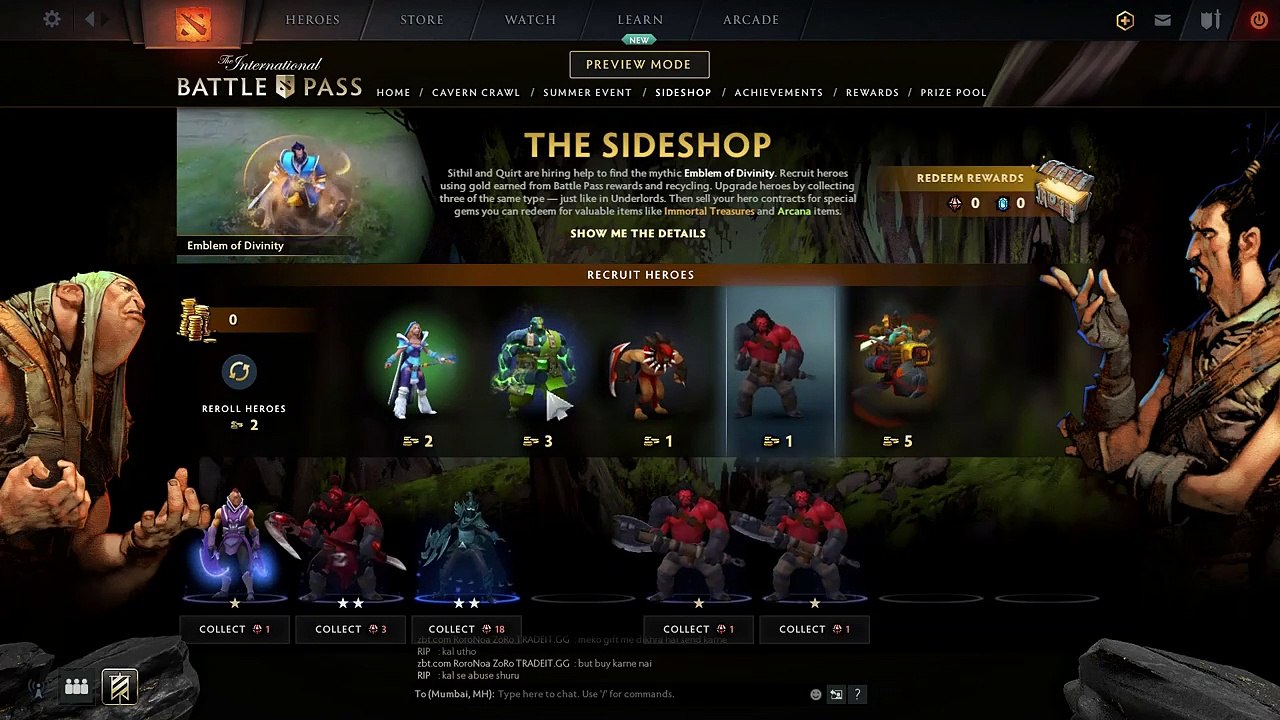Open the Heroes menu
The height and width of the screenshot is (720, 1280).
pyautogui.click(x=312, y=19)
